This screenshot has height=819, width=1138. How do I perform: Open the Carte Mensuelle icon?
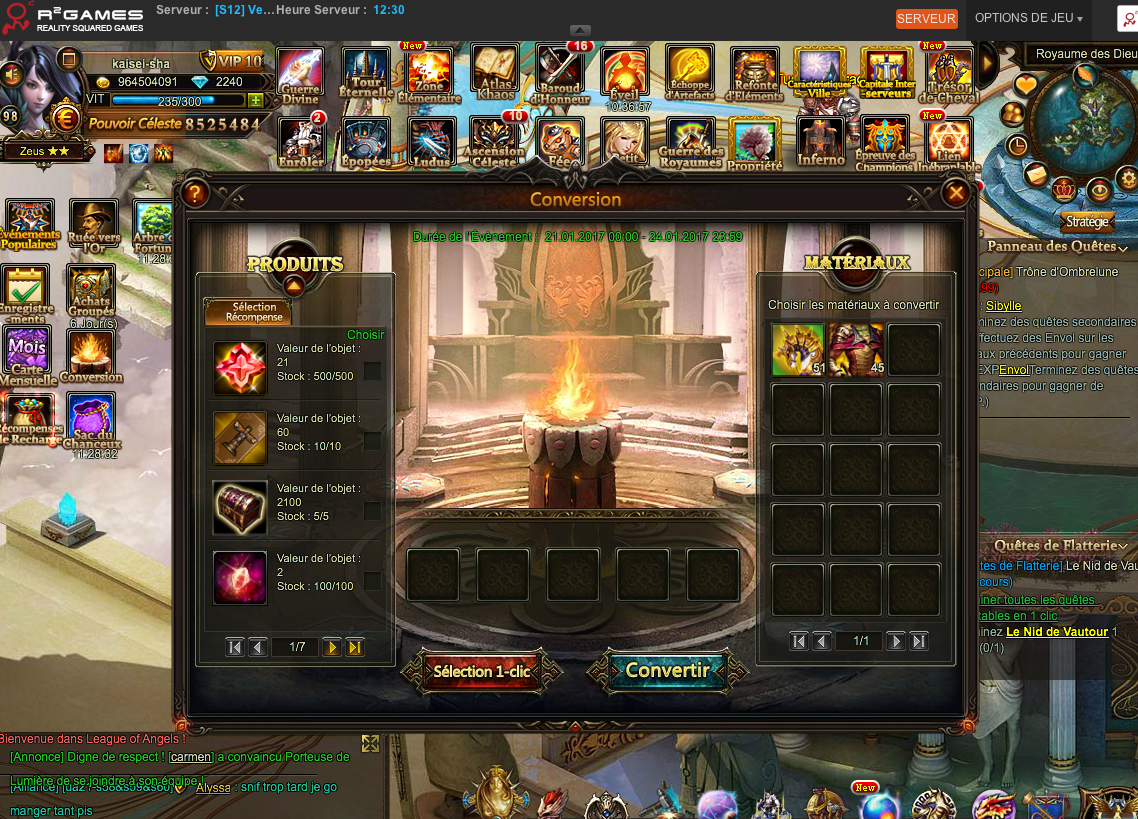28,357
